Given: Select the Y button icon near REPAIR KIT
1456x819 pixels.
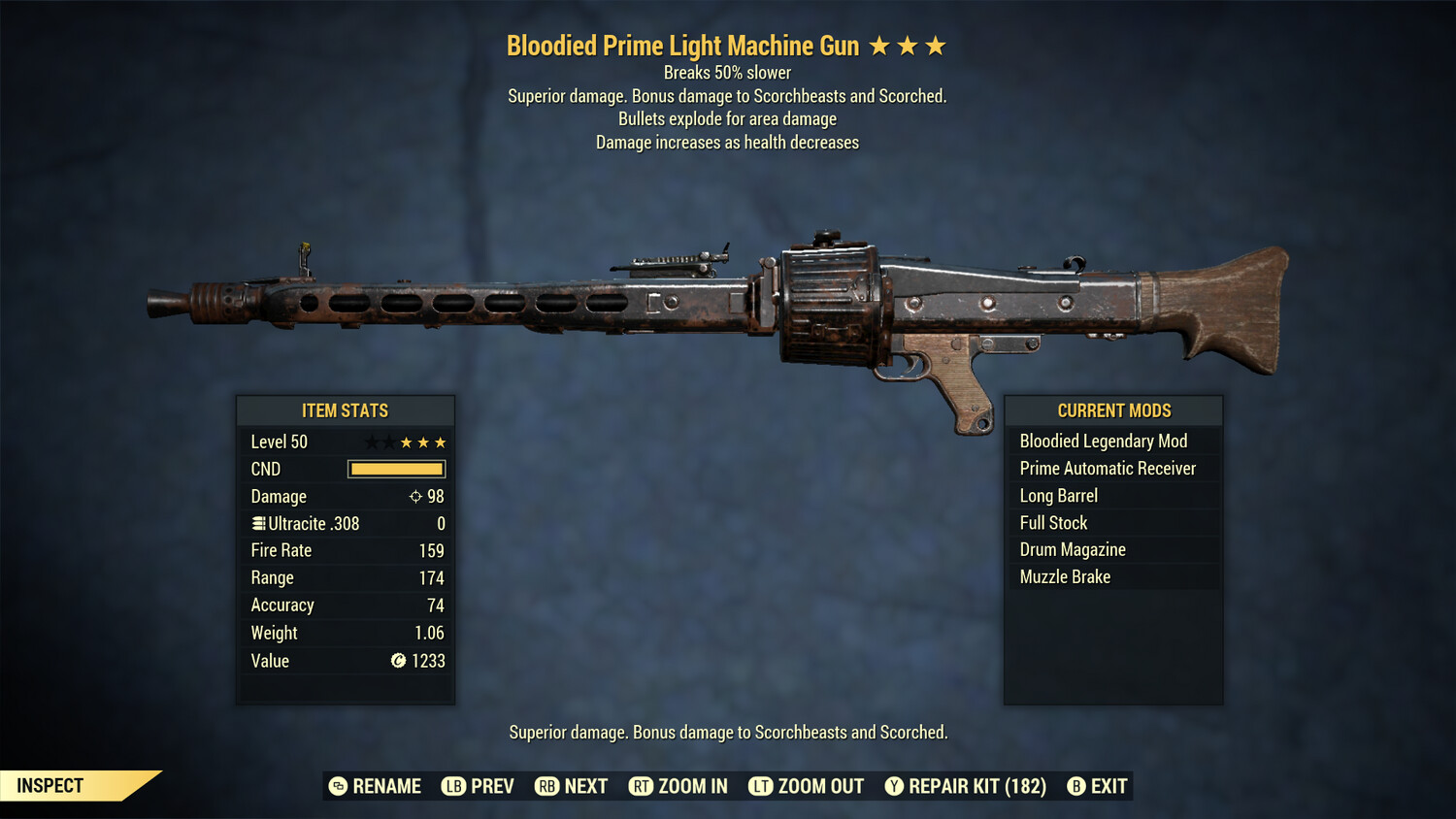Looking at the screenshot, I should pyautogui.click(x=893, y=786).
